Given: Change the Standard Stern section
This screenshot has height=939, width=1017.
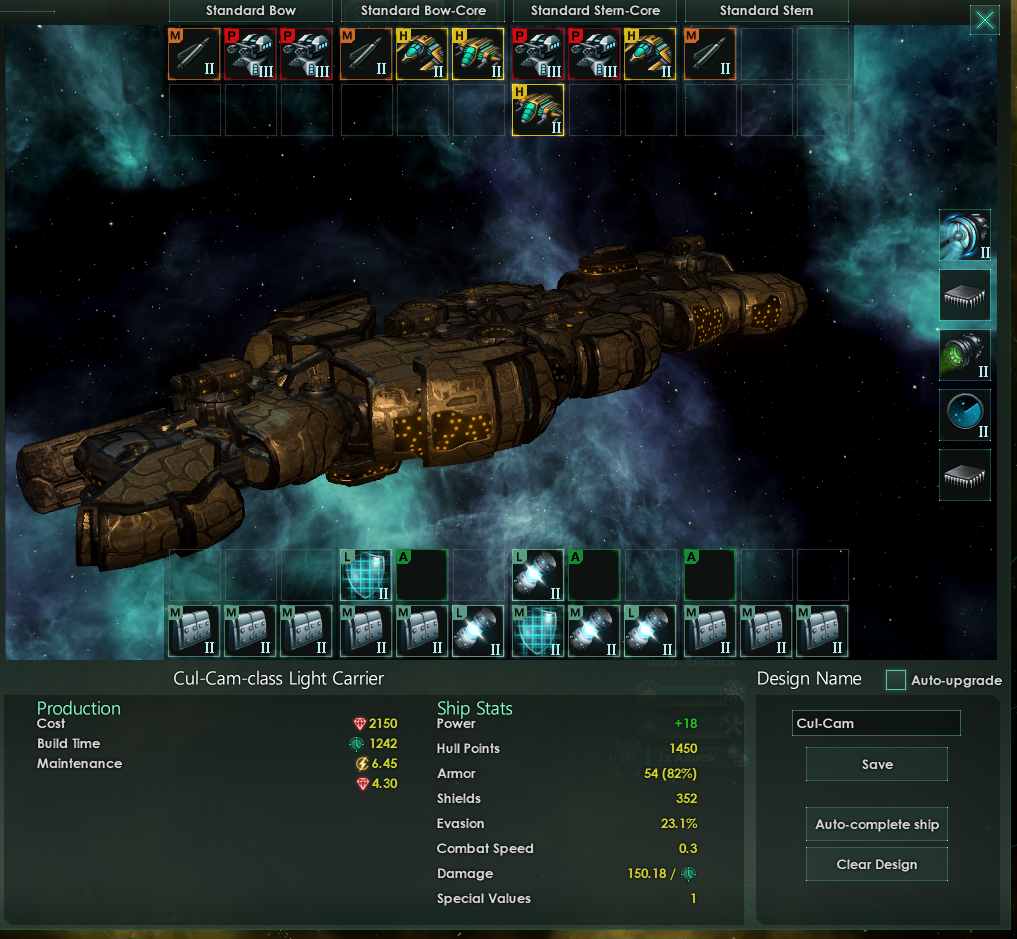Looking at the screenshot, I should point(767,11).
